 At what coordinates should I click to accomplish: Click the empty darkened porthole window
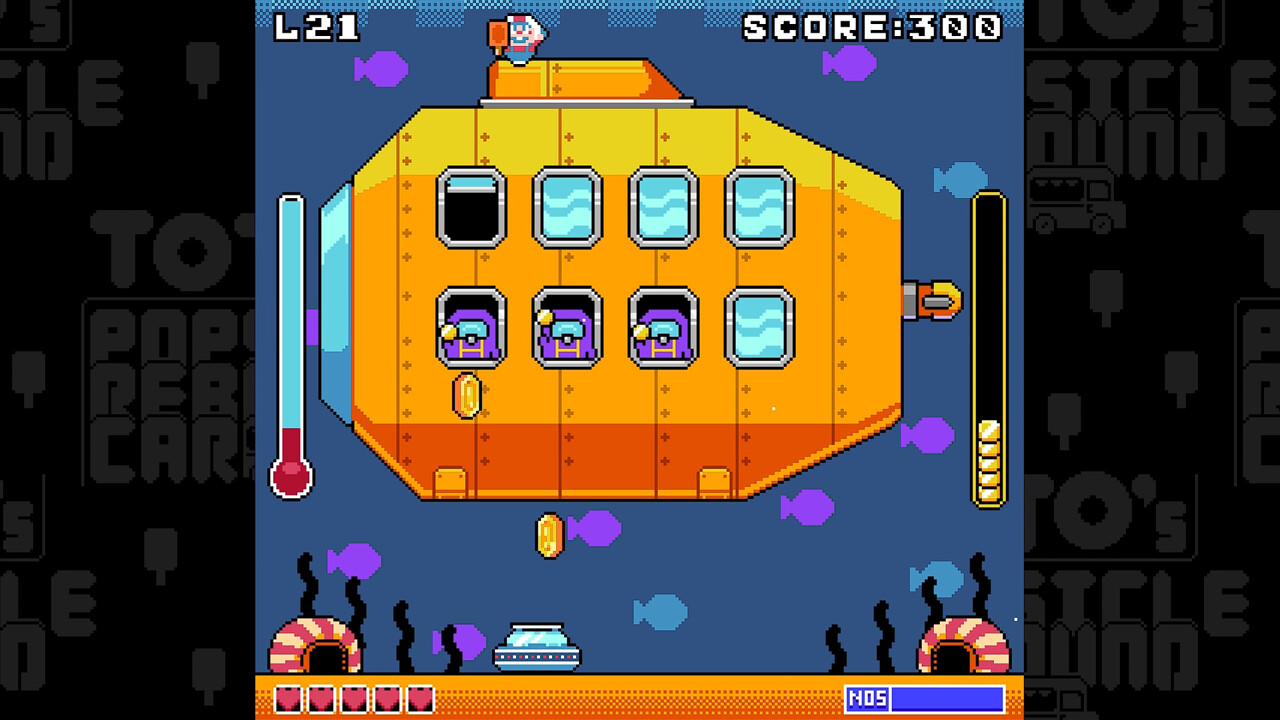tap(470, 207)
